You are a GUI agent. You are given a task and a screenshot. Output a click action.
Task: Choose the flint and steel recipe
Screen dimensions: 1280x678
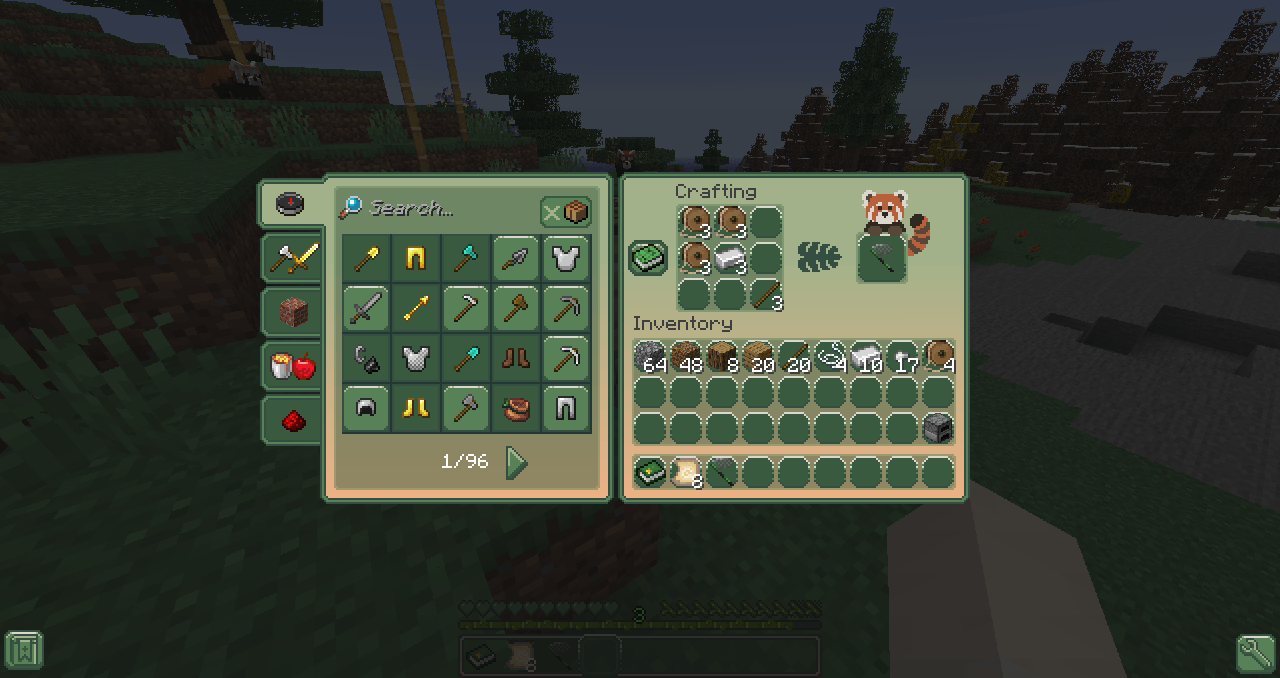366,359
